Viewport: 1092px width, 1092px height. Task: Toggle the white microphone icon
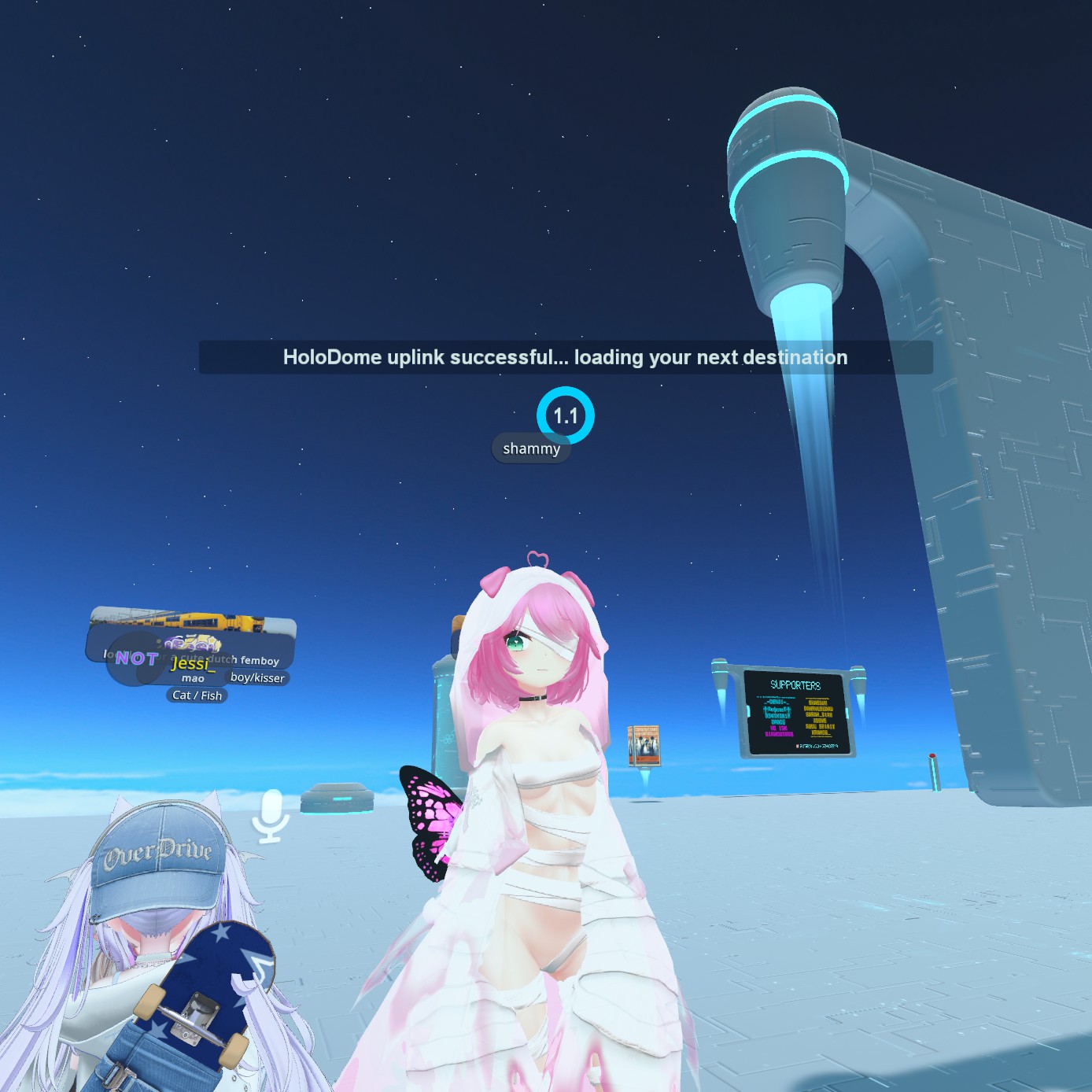click(271, 815)
